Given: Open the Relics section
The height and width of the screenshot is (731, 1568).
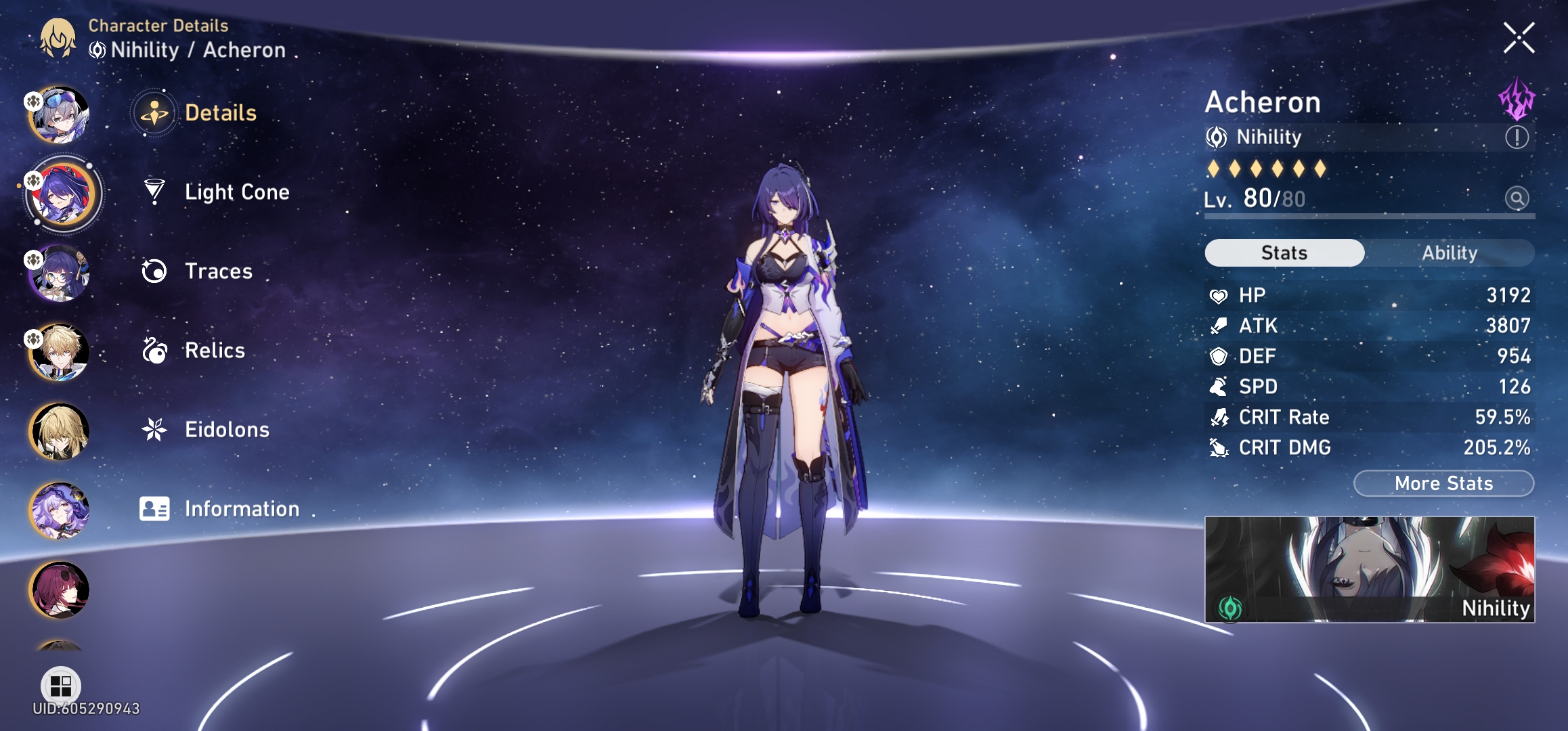Looking at the screenshot, I should (214, 351).
